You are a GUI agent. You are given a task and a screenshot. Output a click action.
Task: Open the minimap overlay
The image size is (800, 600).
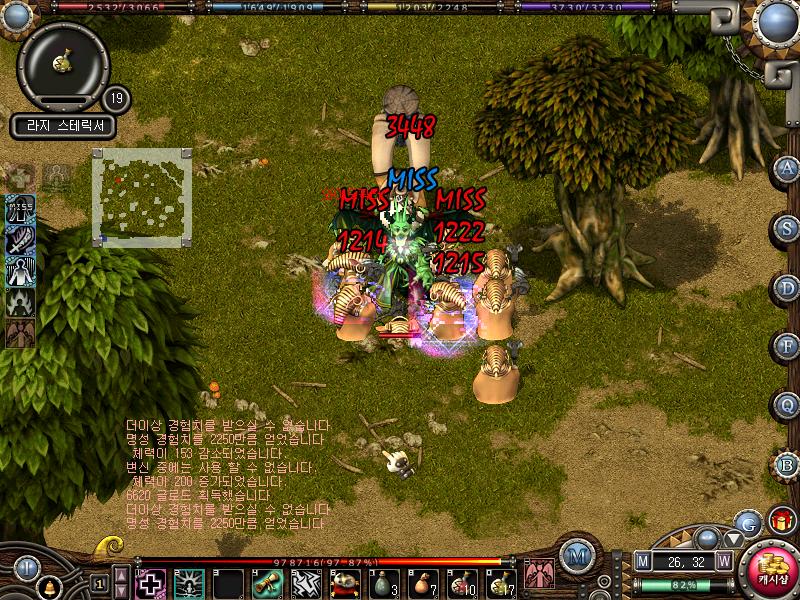point(140,195)
